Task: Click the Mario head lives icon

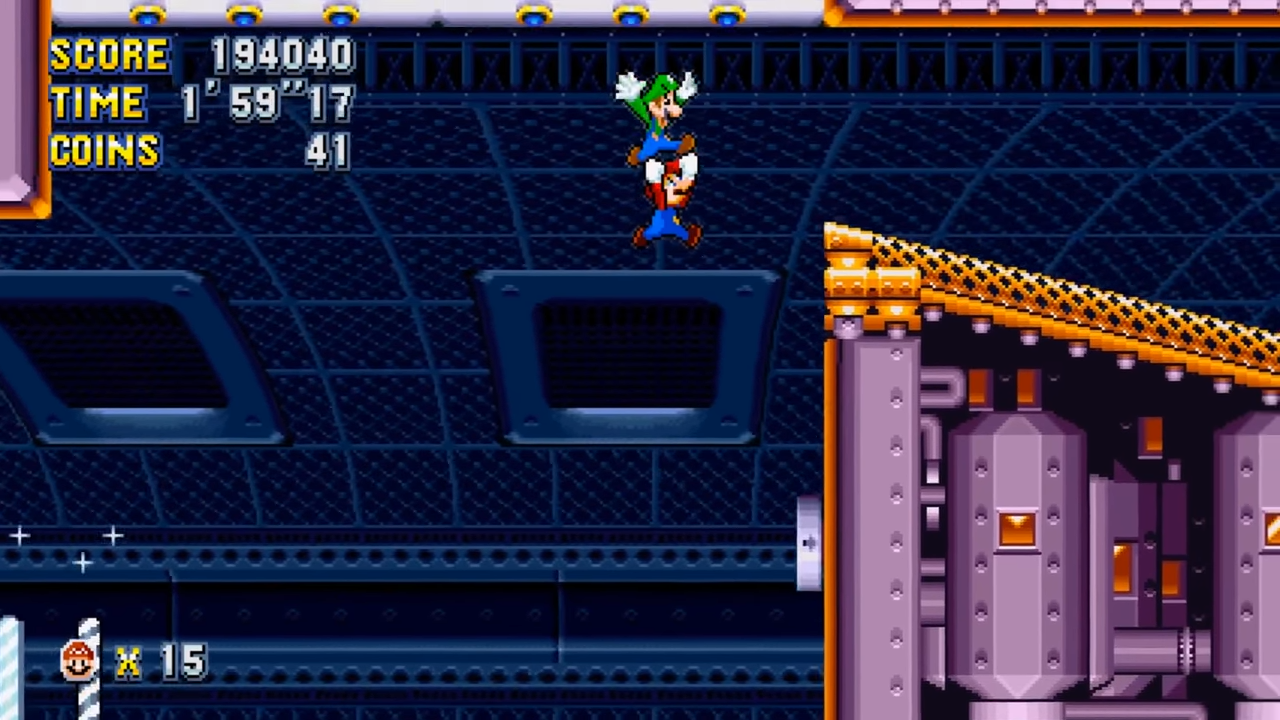Action: tap(78, 658)
